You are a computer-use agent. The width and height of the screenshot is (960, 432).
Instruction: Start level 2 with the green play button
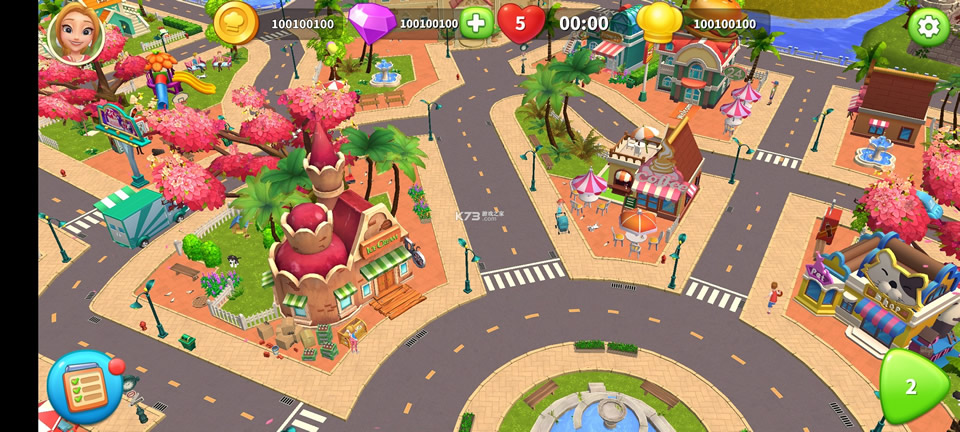(x=911, y=387)
